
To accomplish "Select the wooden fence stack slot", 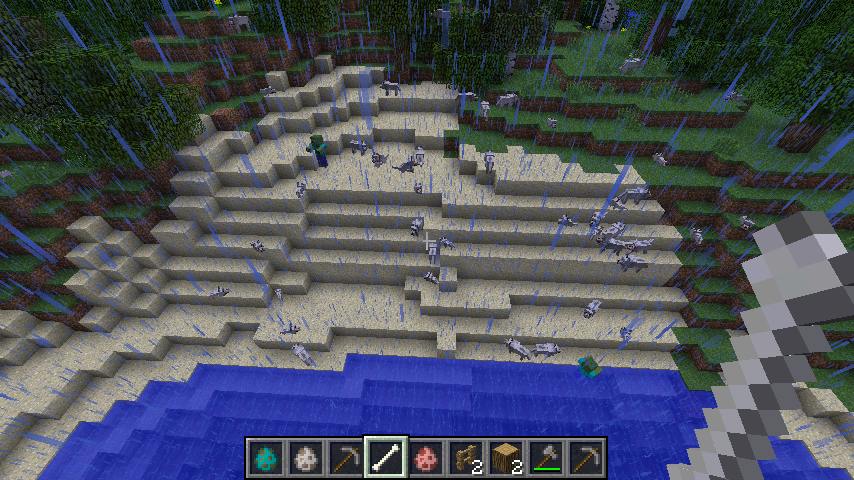I will 465,457.
